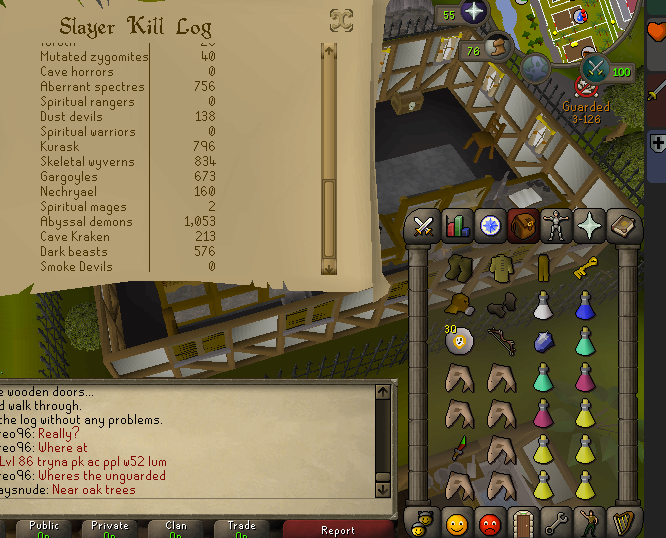The image size is (666, 538).
Task: Click the special attack orb
Action: (597, 68)
